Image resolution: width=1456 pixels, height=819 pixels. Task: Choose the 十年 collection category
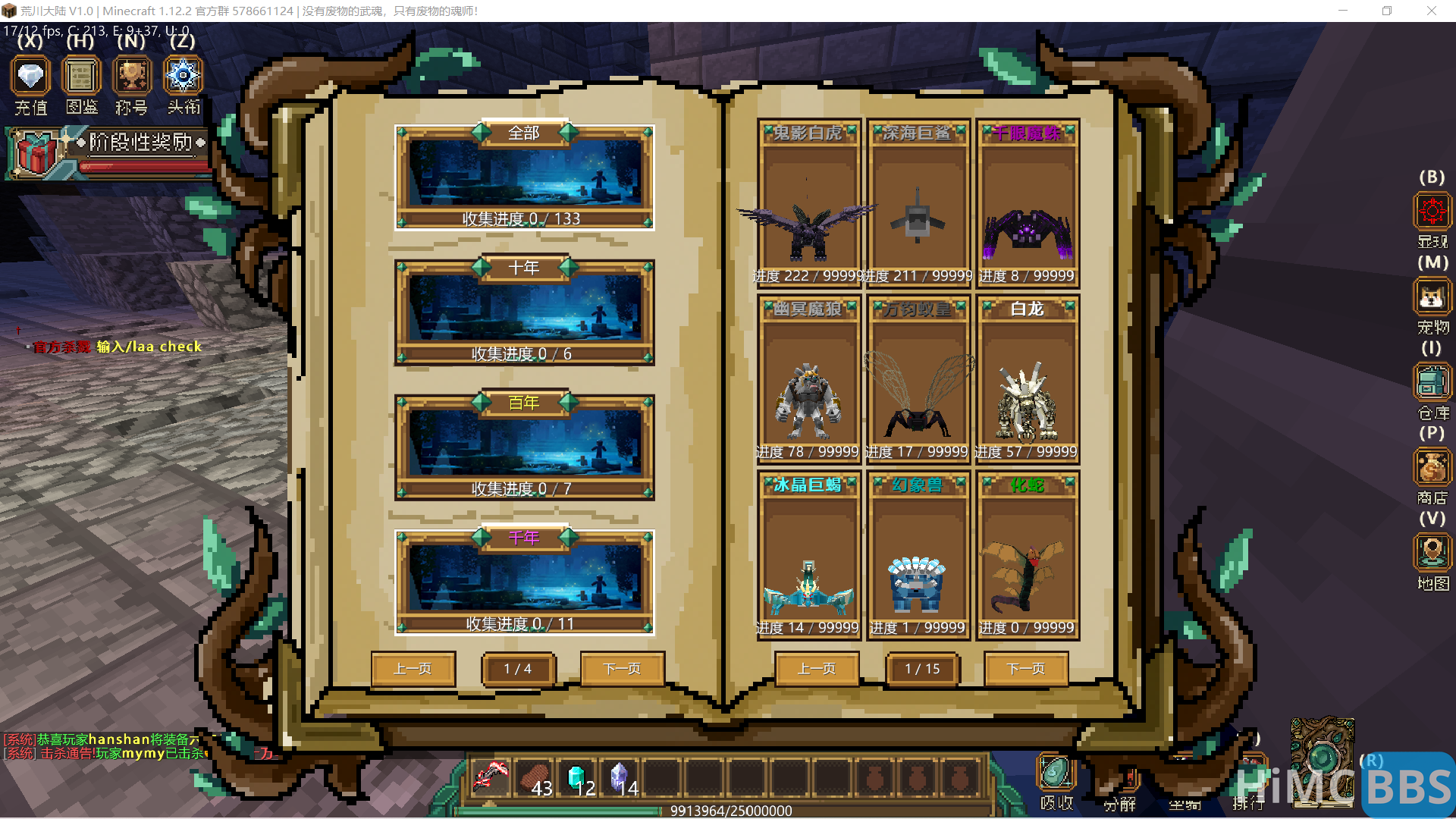(524, 312)
